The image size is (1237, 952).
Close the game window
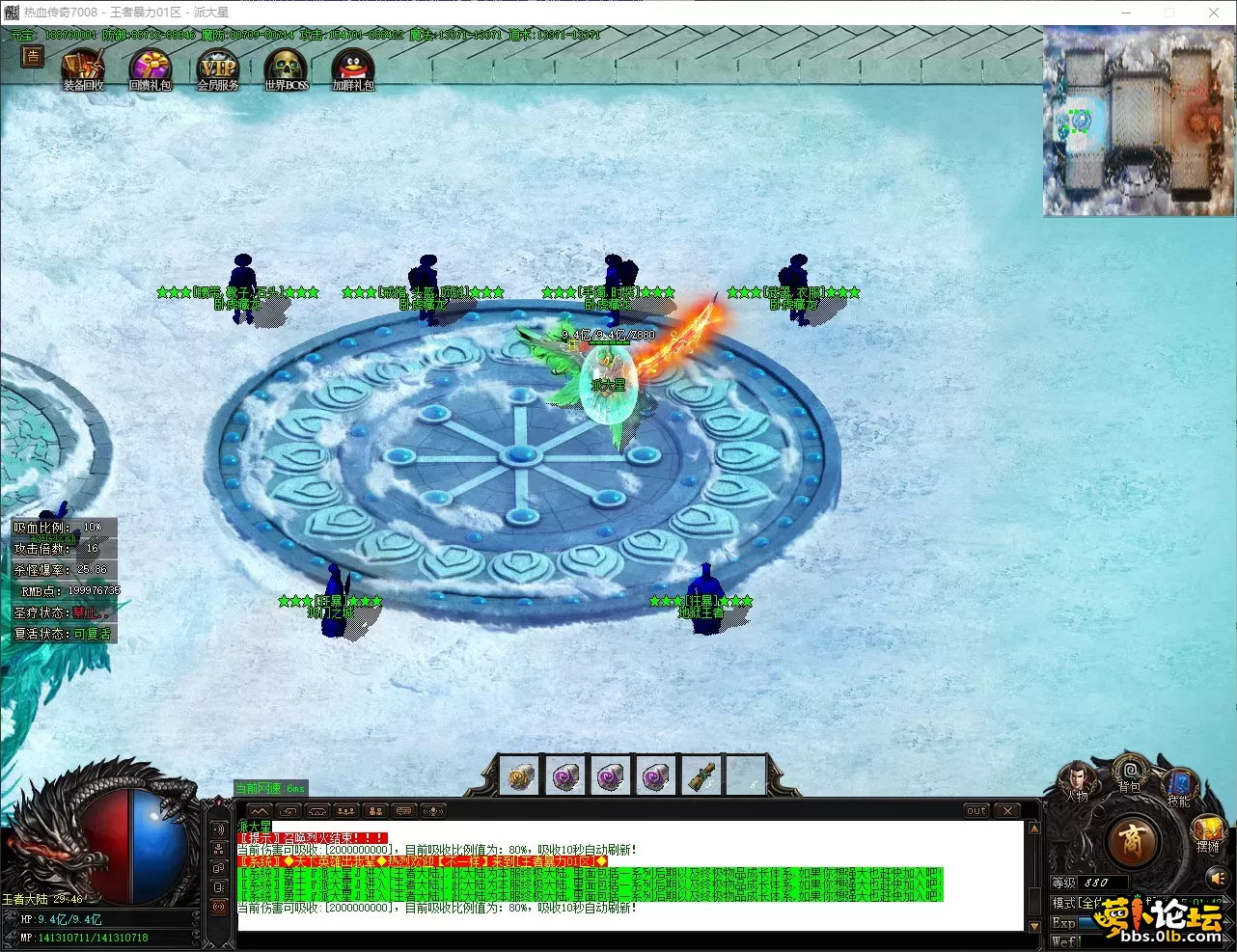coord(1214,13)
